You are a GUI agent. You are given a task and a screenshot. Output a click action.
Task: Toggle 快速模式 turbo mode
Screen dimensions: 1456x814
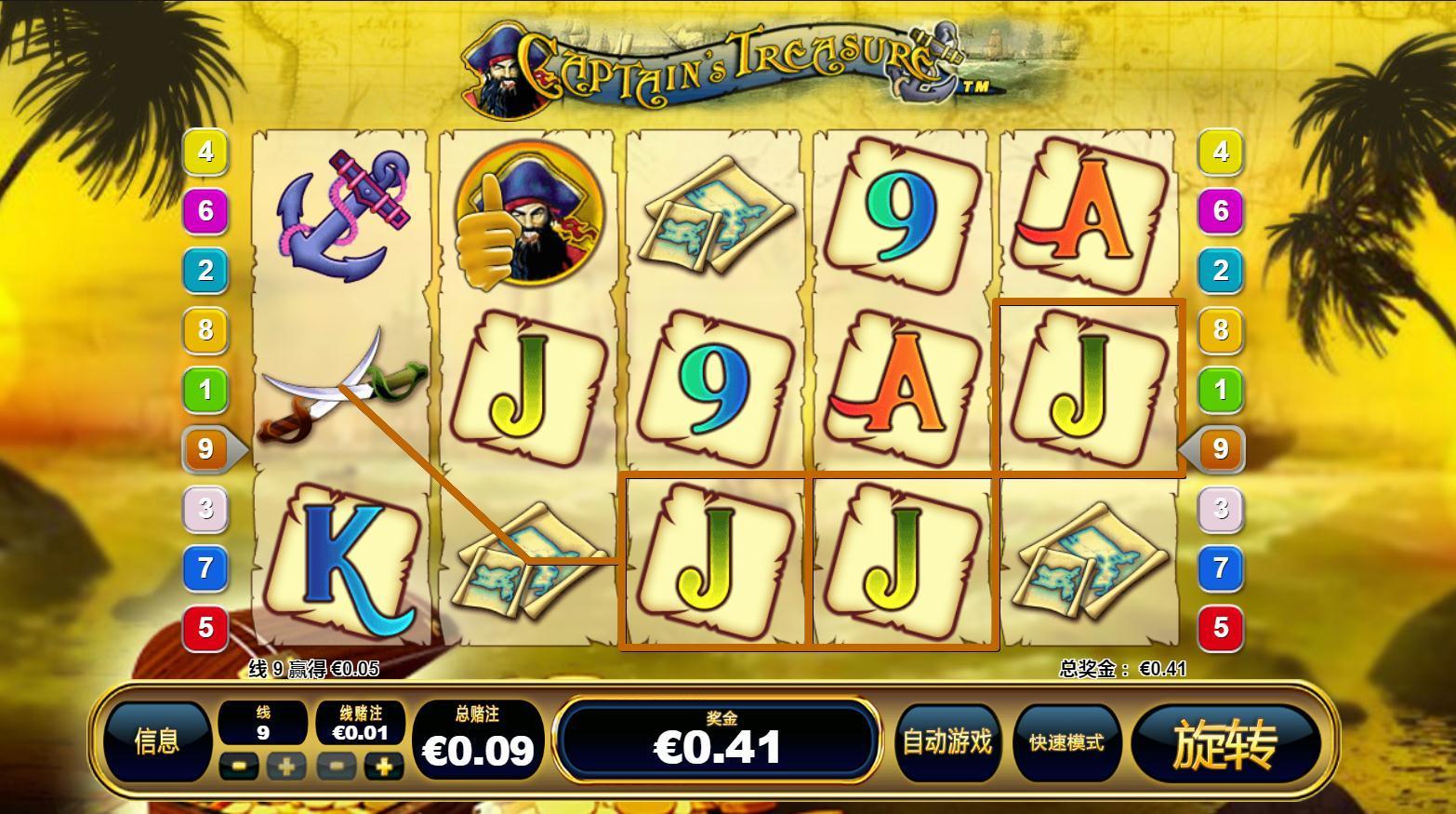pos(1066,742)
